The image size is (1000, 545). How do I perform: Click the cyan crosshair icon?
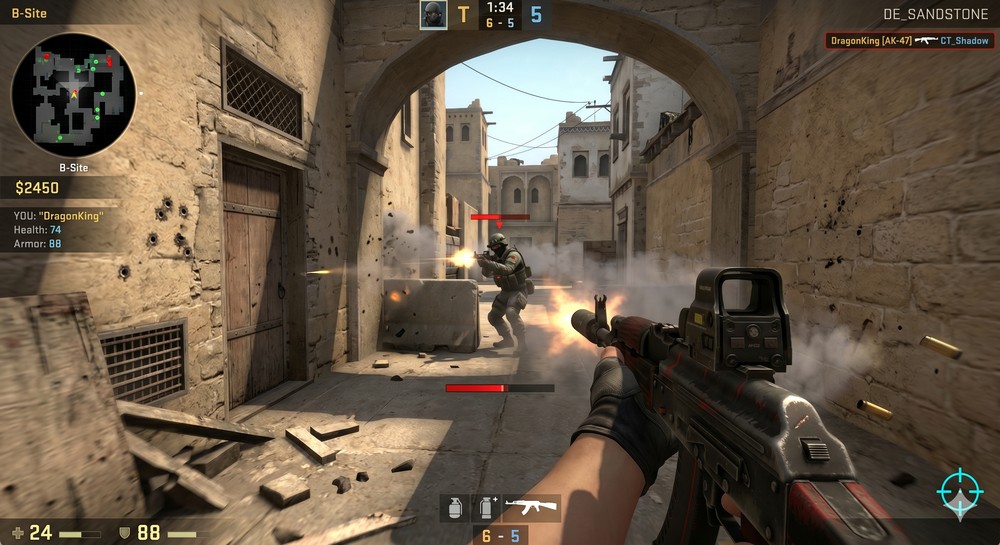click(960, 492)
